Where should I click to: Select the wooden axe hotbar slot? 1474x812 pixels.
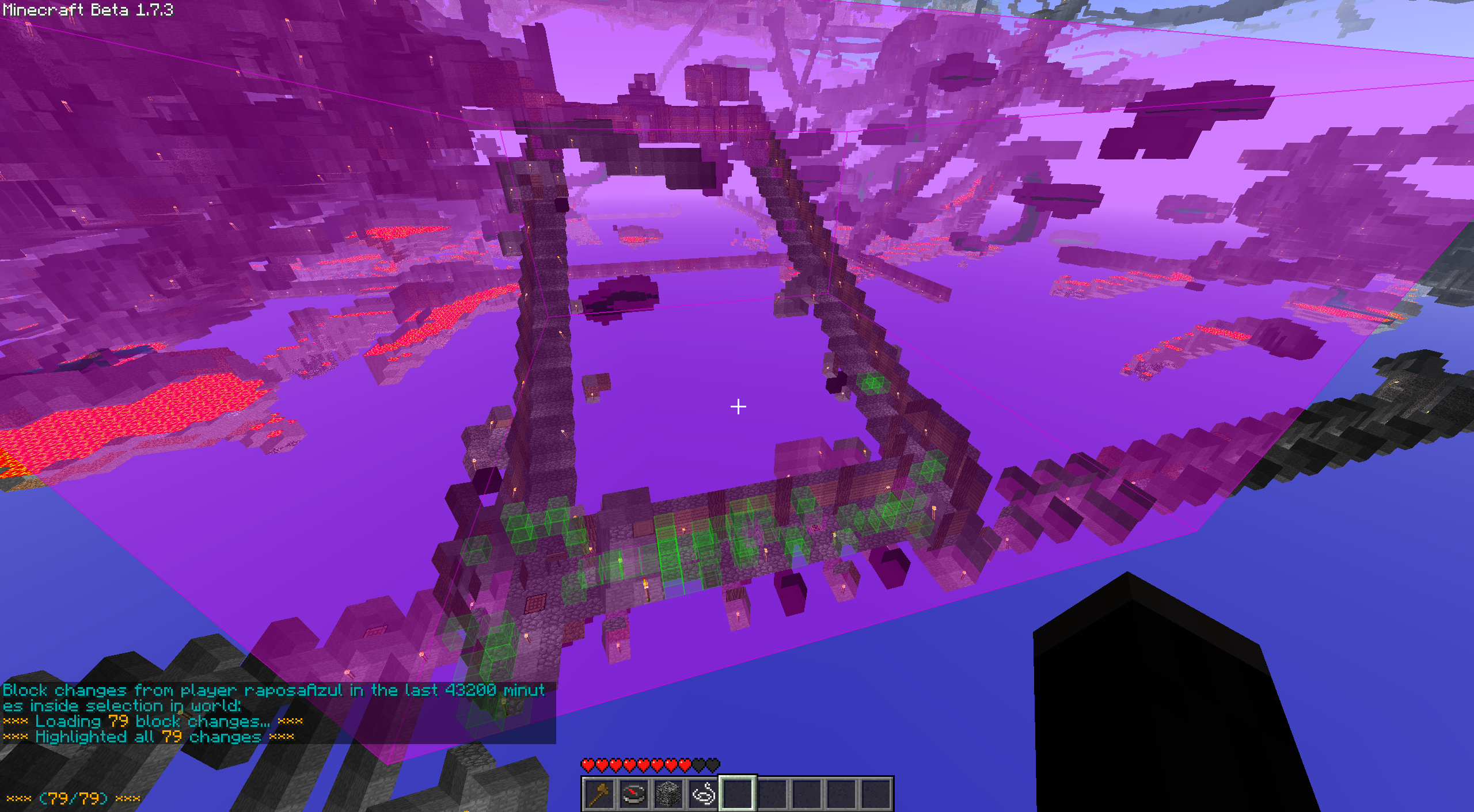599,794
